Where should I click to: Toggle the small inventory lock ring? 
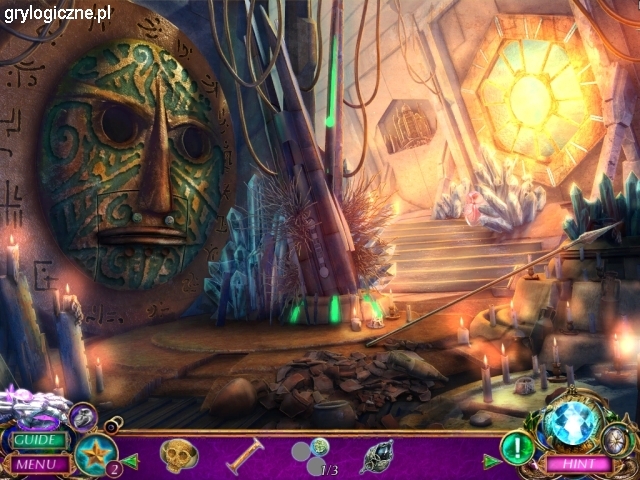(112, 426)
